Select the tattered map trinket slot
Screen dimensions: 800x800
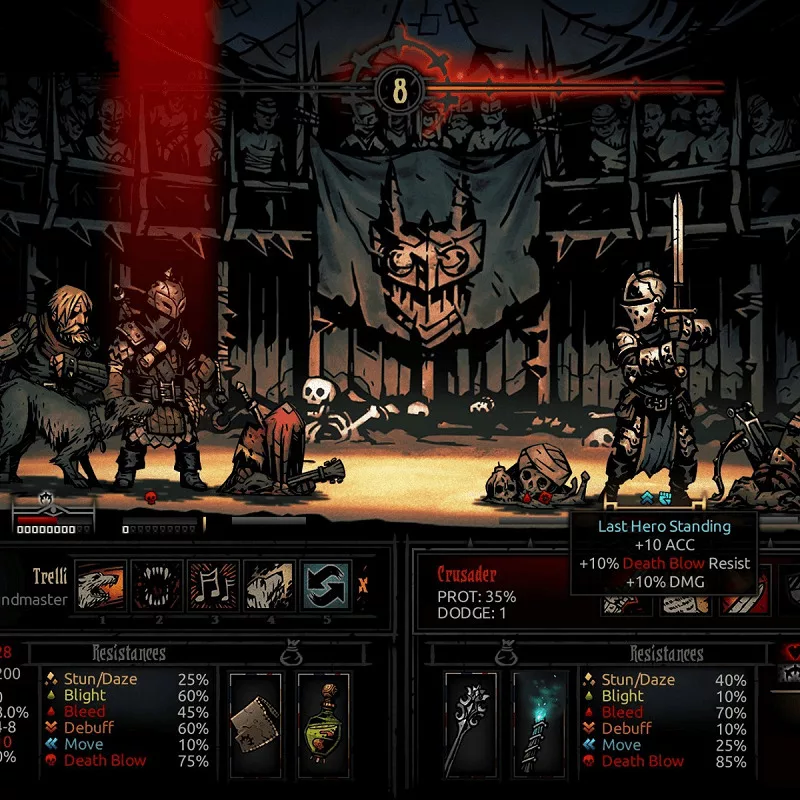pos(255,711)
